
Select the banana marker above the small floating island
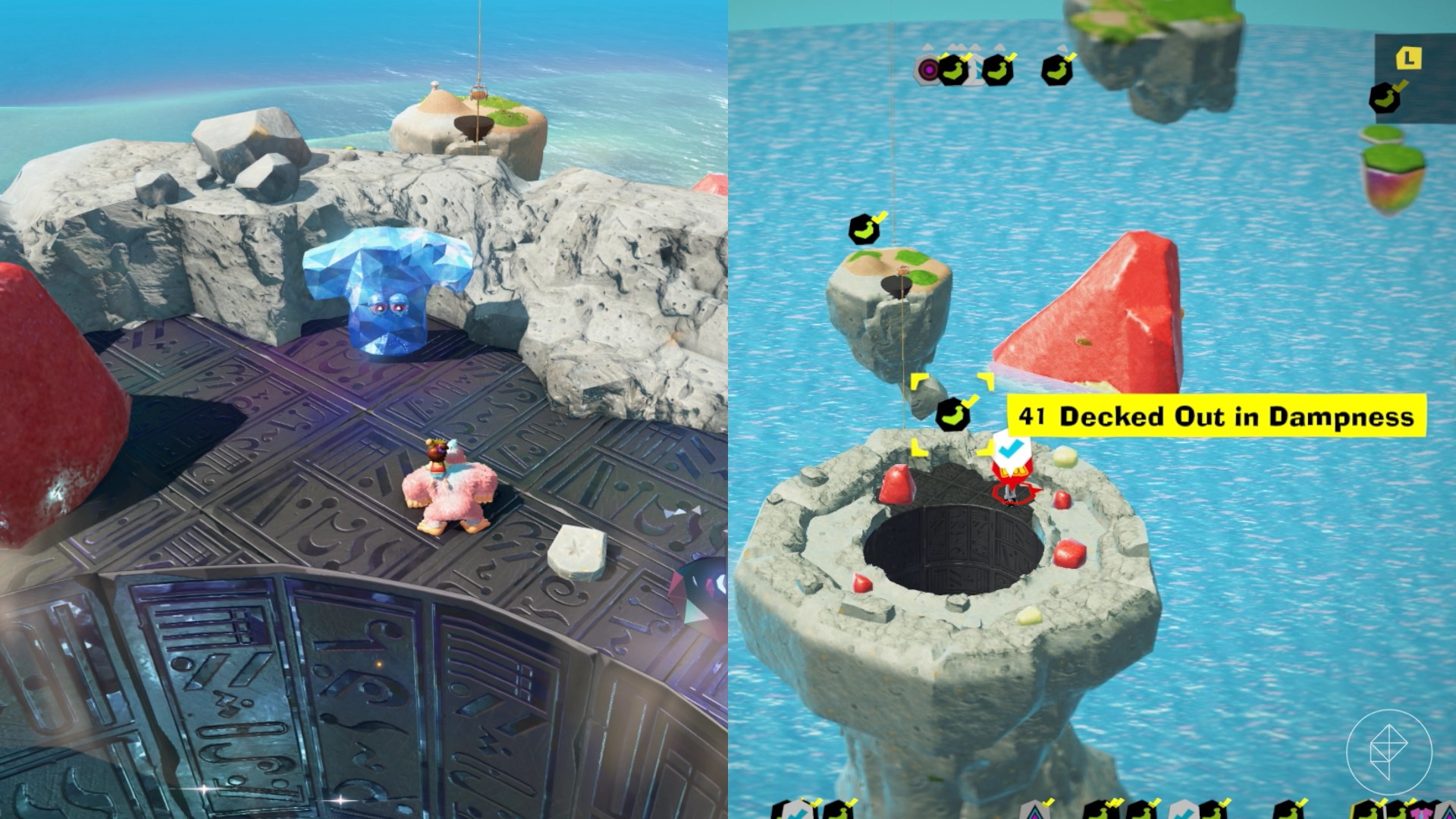[864, 229]
